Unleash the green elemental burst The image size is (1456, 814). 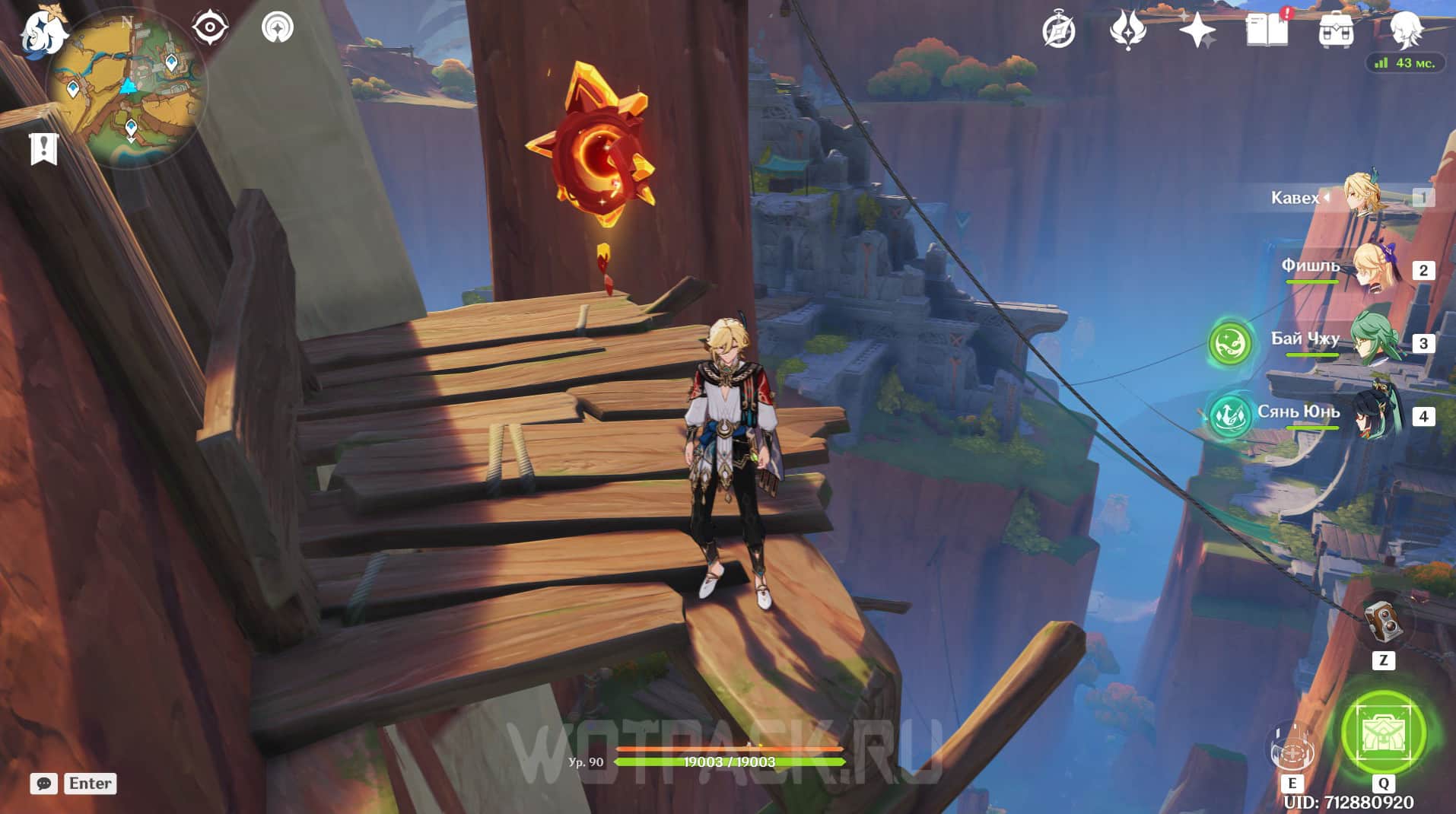pyautogui.click(x=1383, y=733)
